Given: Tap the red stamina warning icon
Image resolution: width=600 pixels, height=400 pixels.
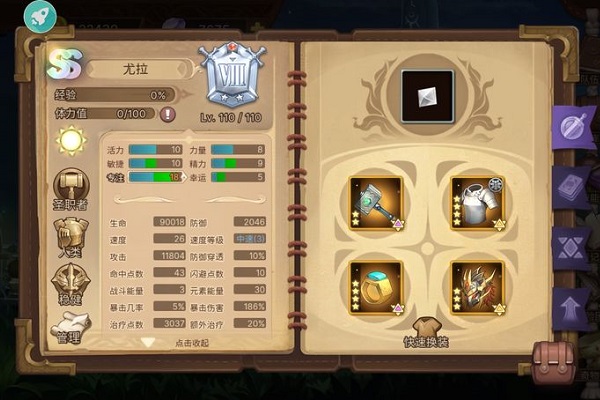Looking at the screenshot, I should 167,114.
